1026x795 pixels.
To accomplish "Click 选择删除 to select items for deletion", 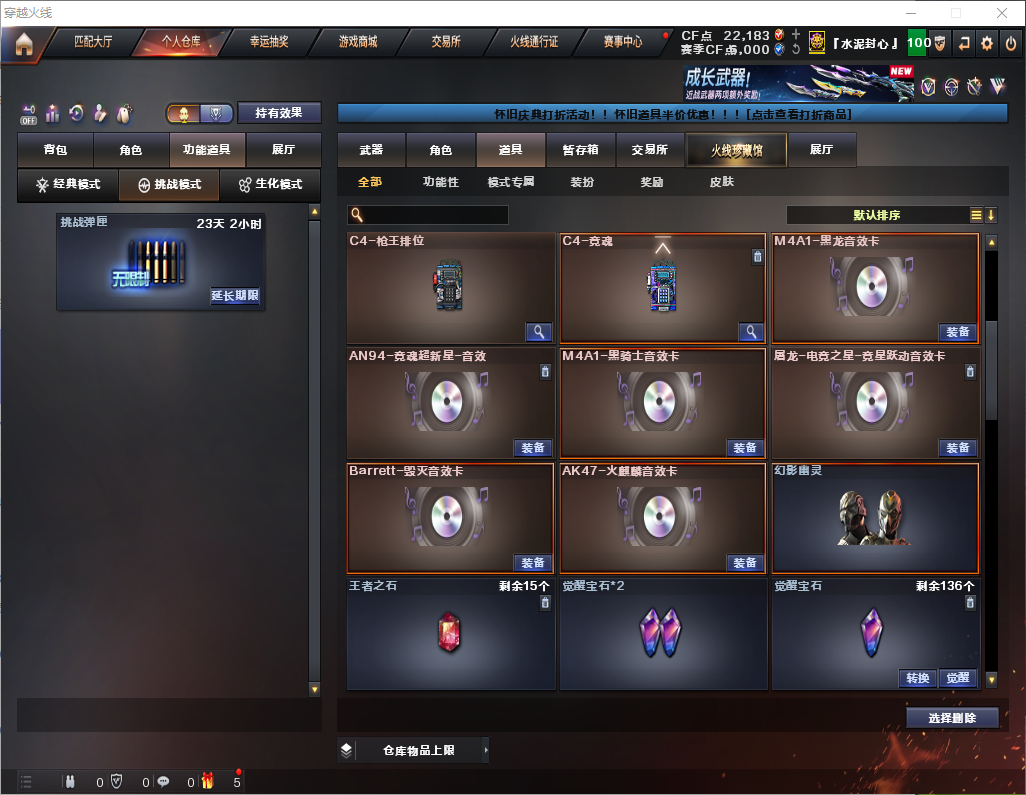I will (952, 718).
